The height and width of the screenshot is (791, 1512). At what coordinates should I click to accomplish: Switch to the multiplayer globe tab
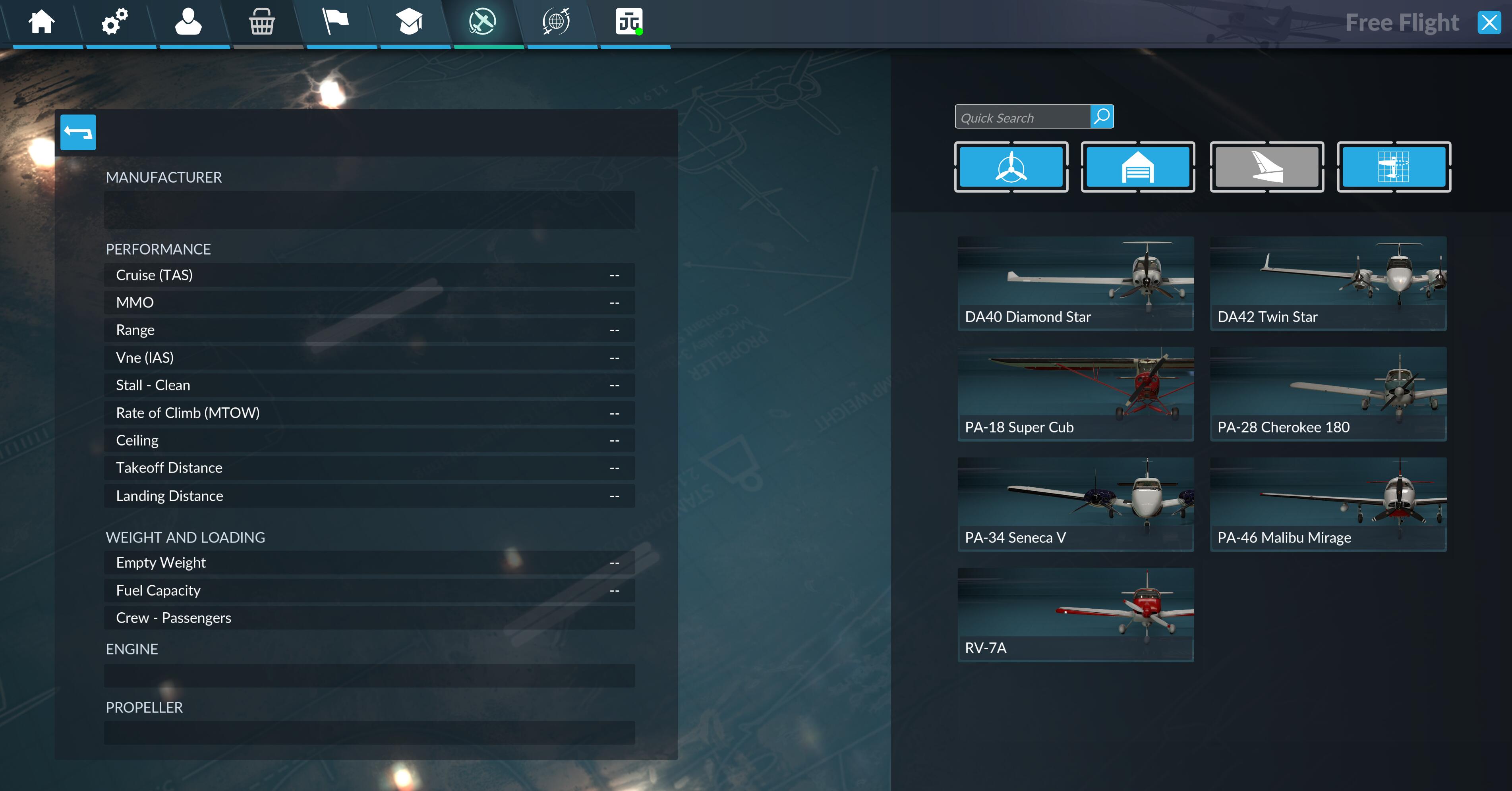pyautogui.click(x=556, y=22)
